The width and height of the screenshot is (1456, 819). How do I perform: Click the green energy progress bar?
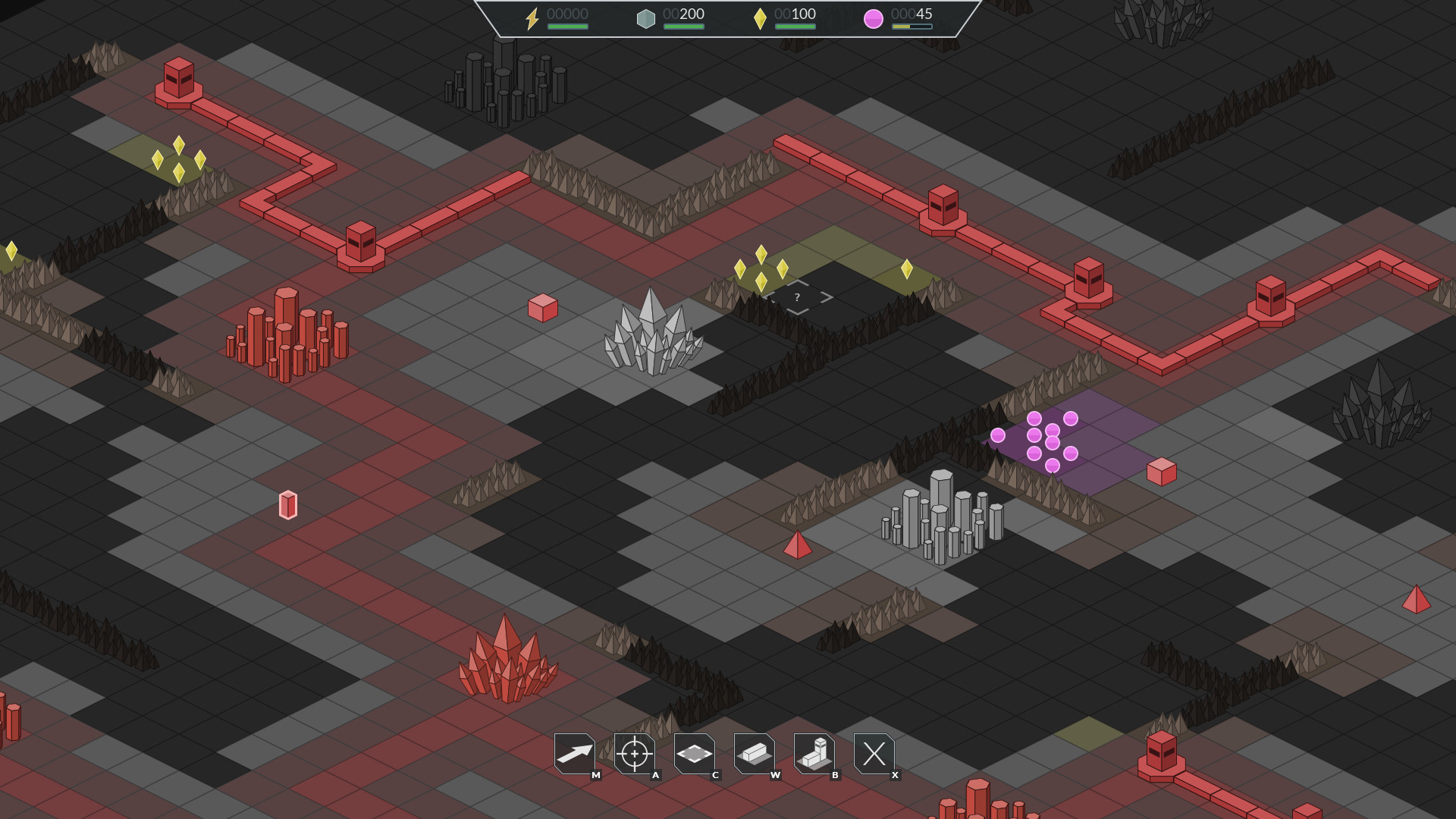(569, 27)
